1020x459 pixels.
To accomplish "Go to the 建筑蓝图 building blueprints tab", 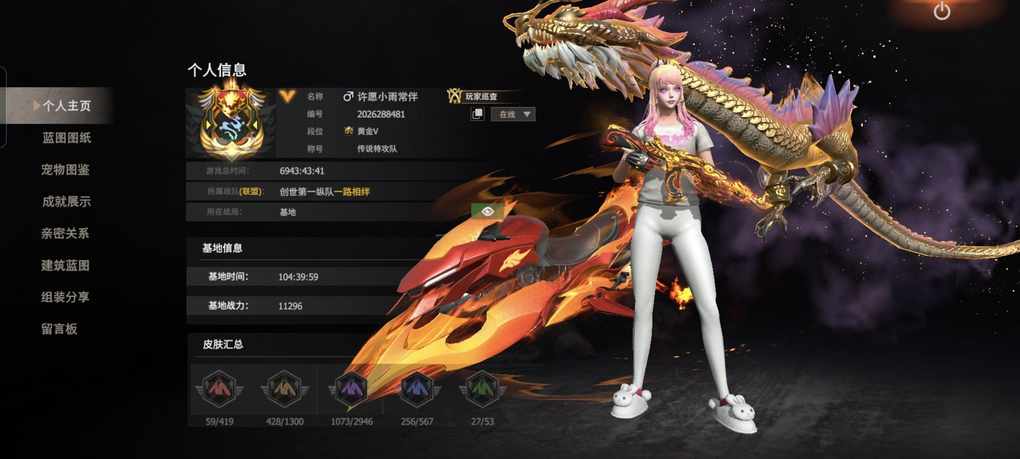I will click(66, 265).
